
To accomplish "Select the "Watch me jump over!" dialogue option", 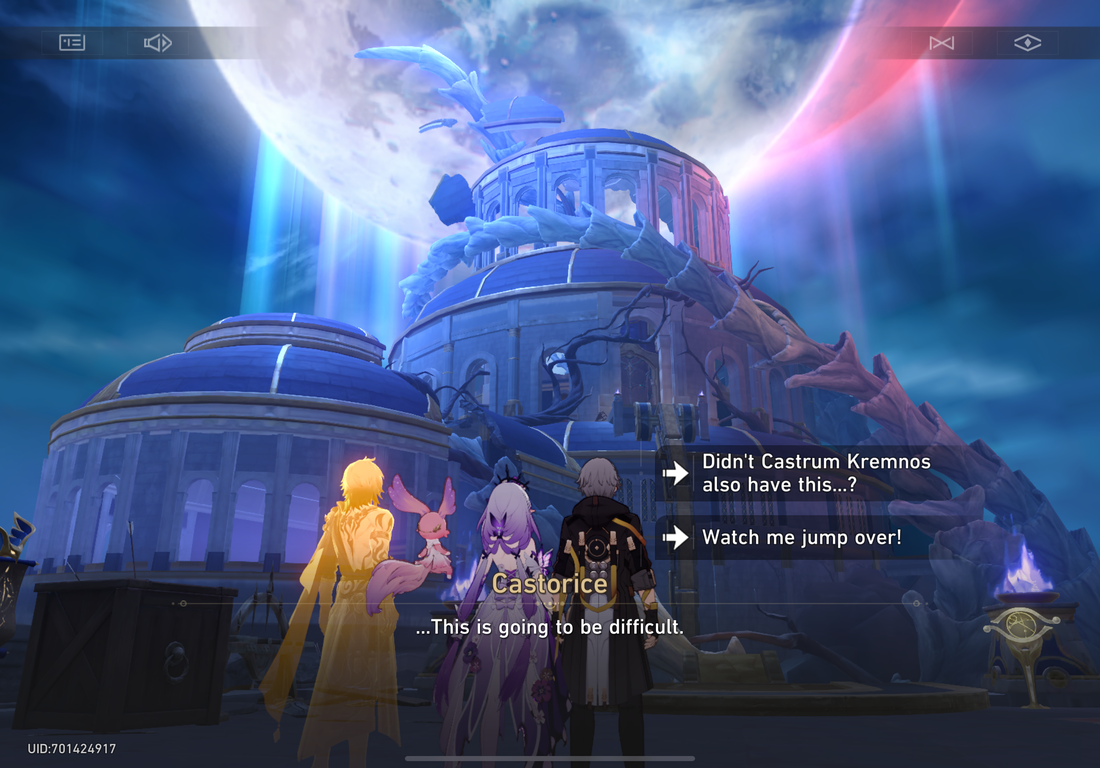I will pyautogui.click(x=800, y=538).
